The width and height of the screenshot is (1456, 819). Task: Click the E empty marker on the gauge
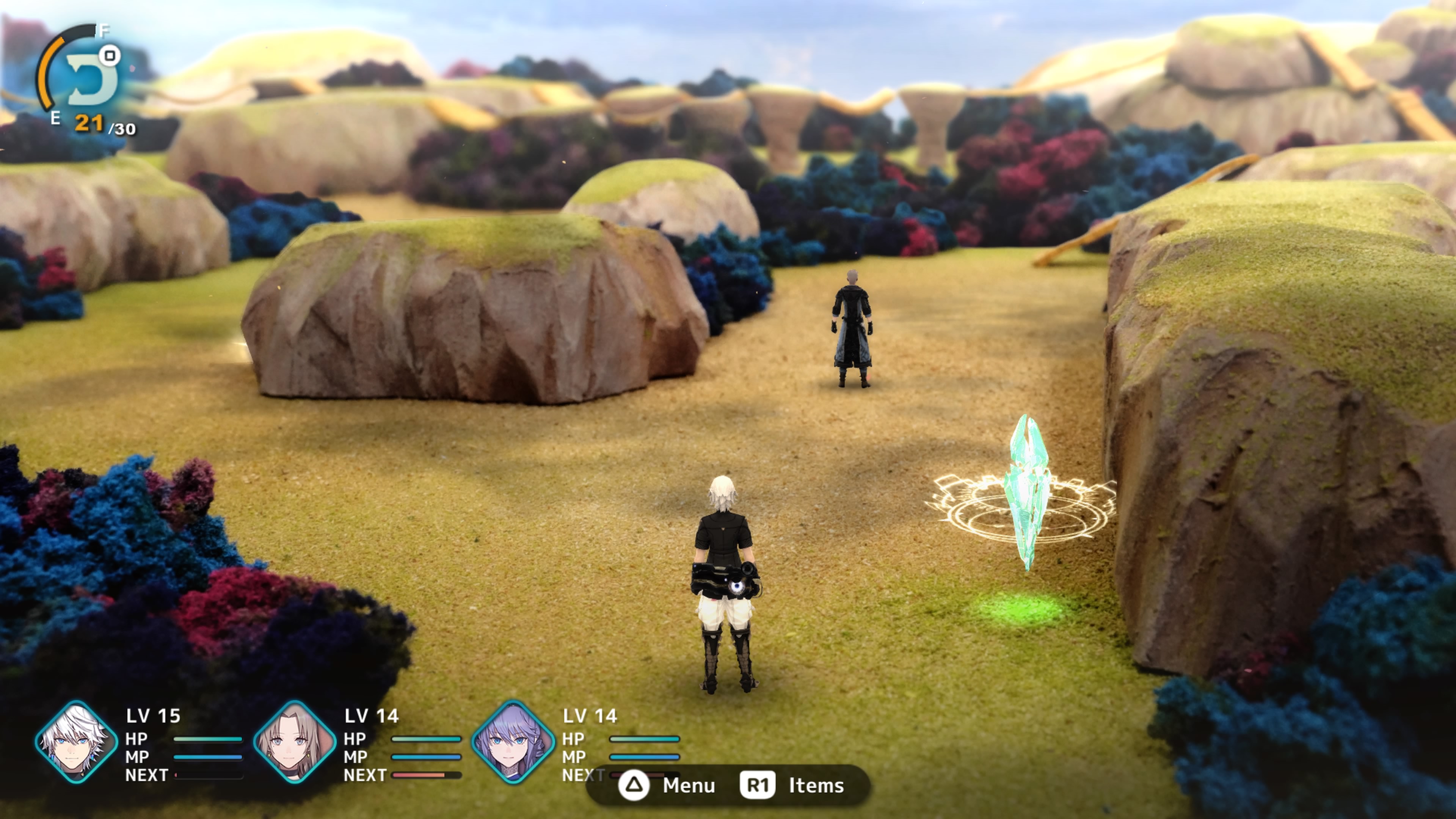(x=55, y=119)
